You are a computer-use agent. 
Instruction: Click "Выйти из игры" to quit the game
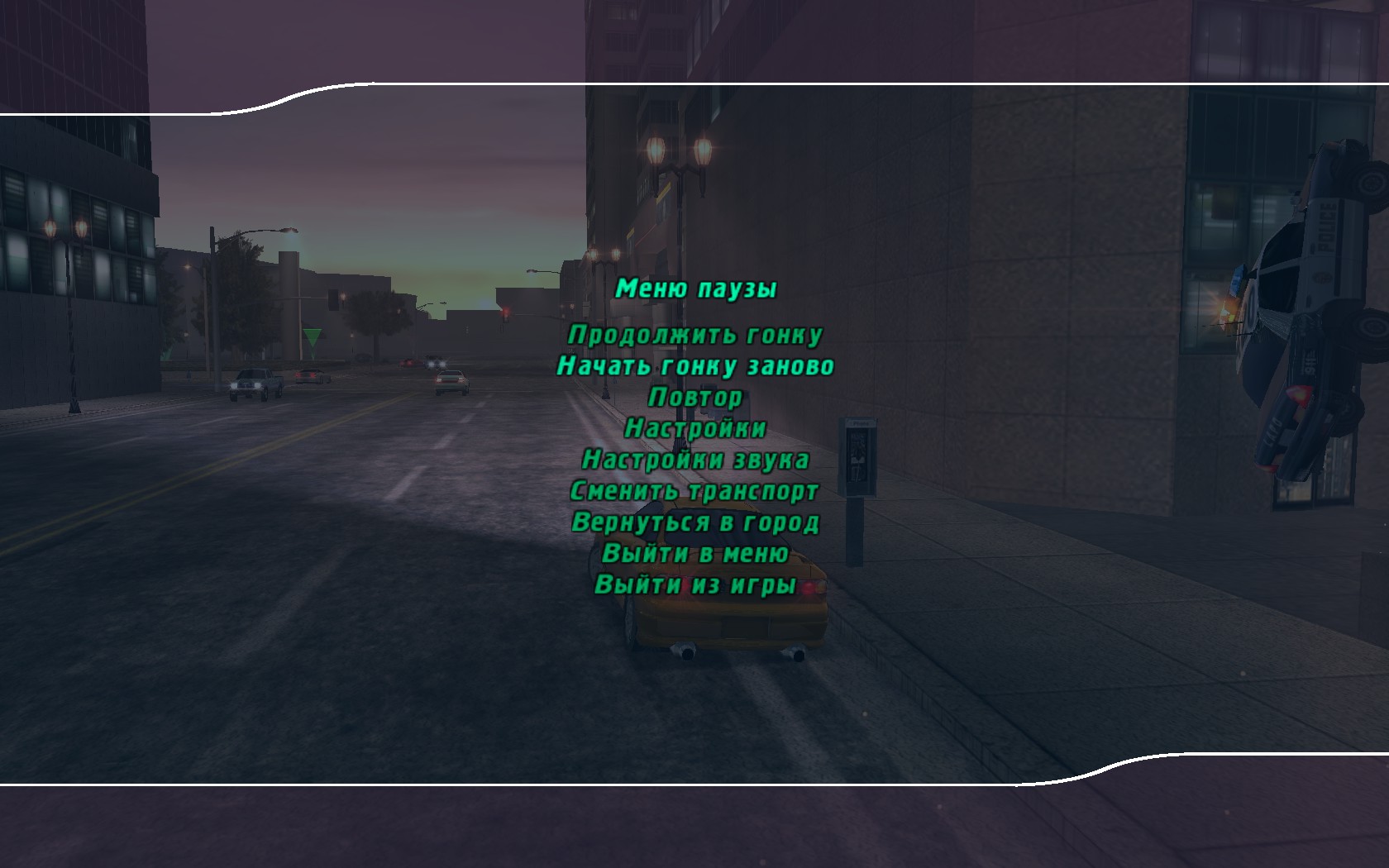pos(697,585)
